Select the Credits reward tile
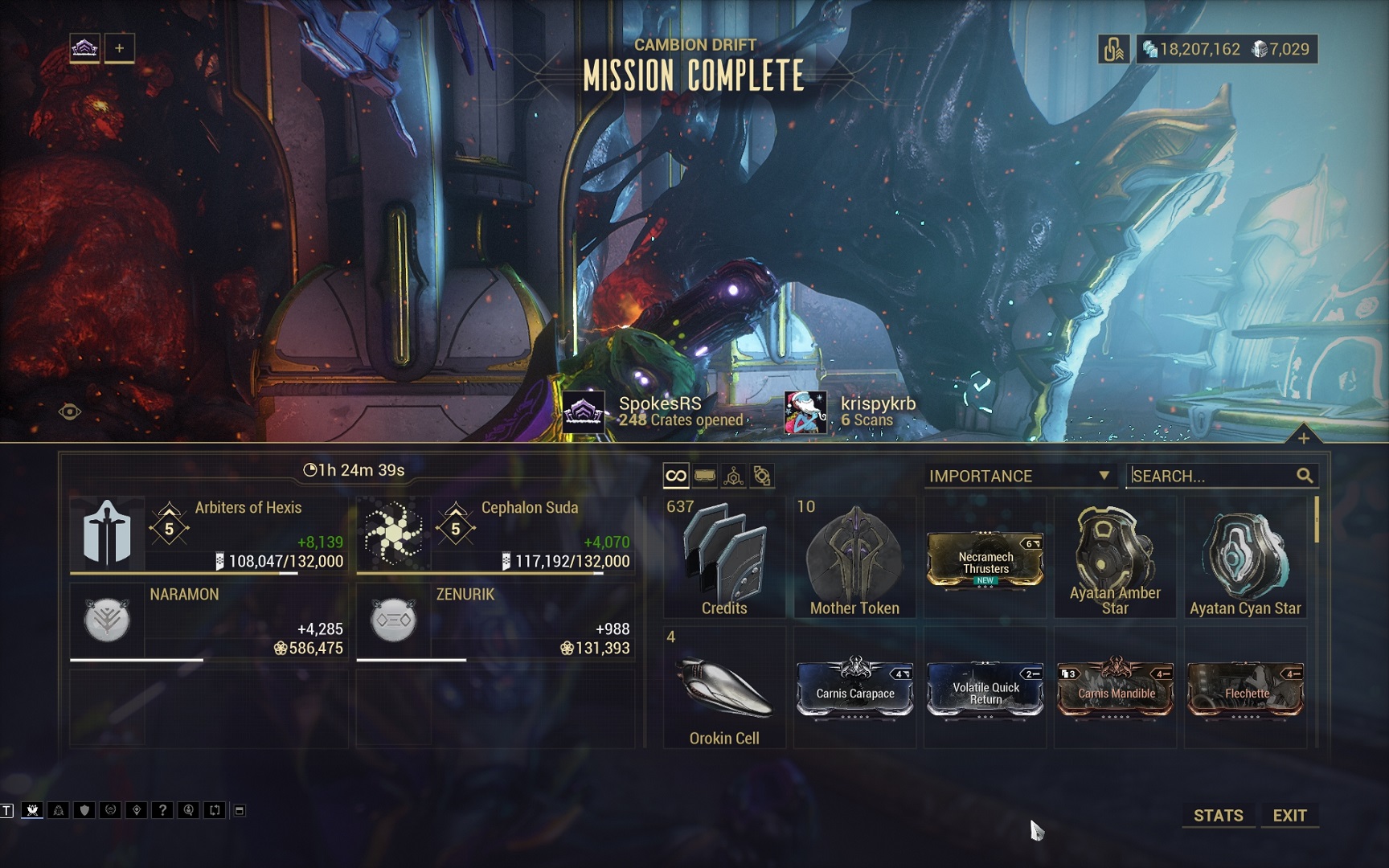1389x868 pixels. click(724, 558)
